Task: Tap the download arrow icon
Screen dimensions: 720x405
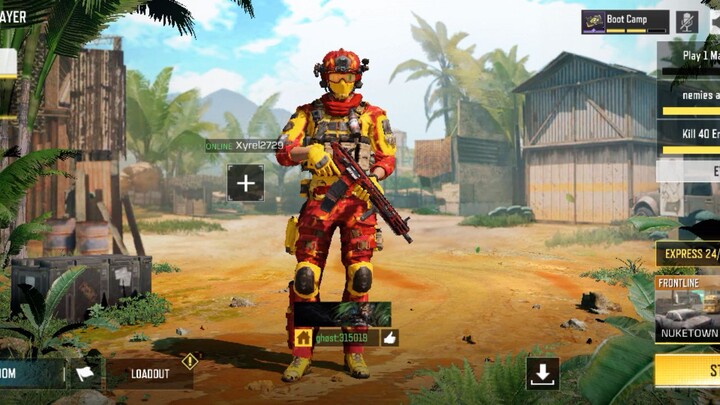Action: tap(543, 373)
